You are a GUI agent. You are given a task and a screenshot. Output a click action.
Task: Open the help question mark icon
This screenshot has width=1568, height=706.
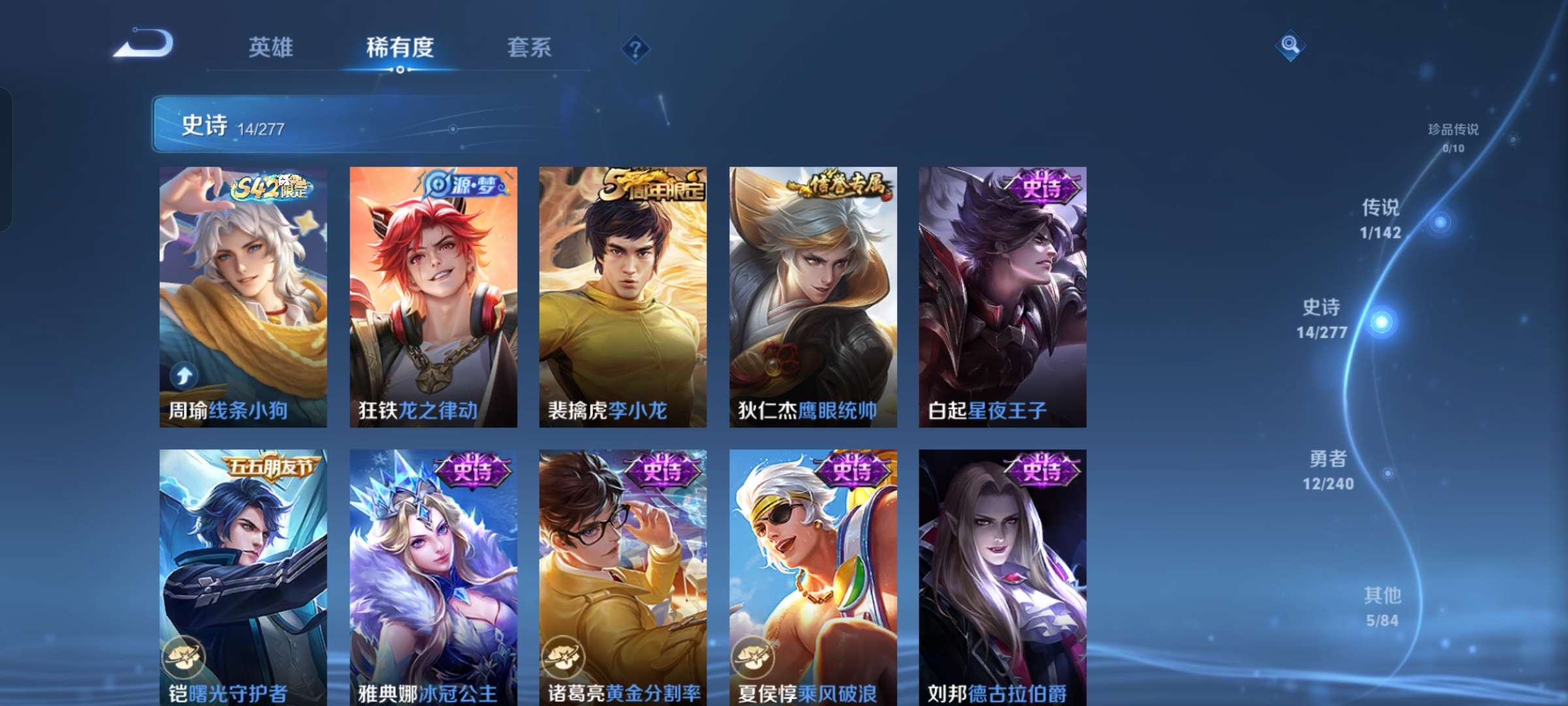tap(636, 48)
